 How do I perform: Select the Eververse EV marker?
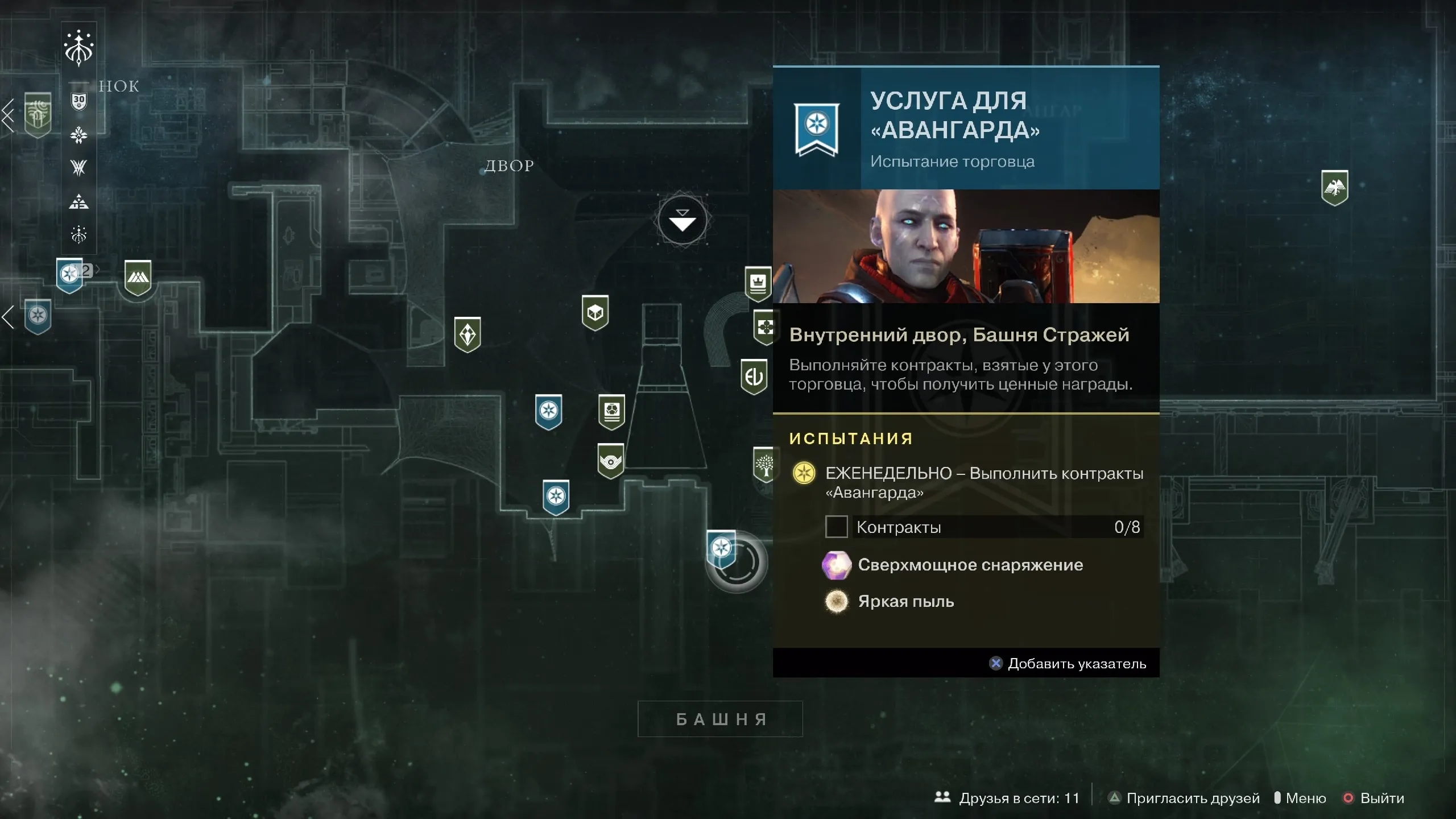click(x=754, y=376)
